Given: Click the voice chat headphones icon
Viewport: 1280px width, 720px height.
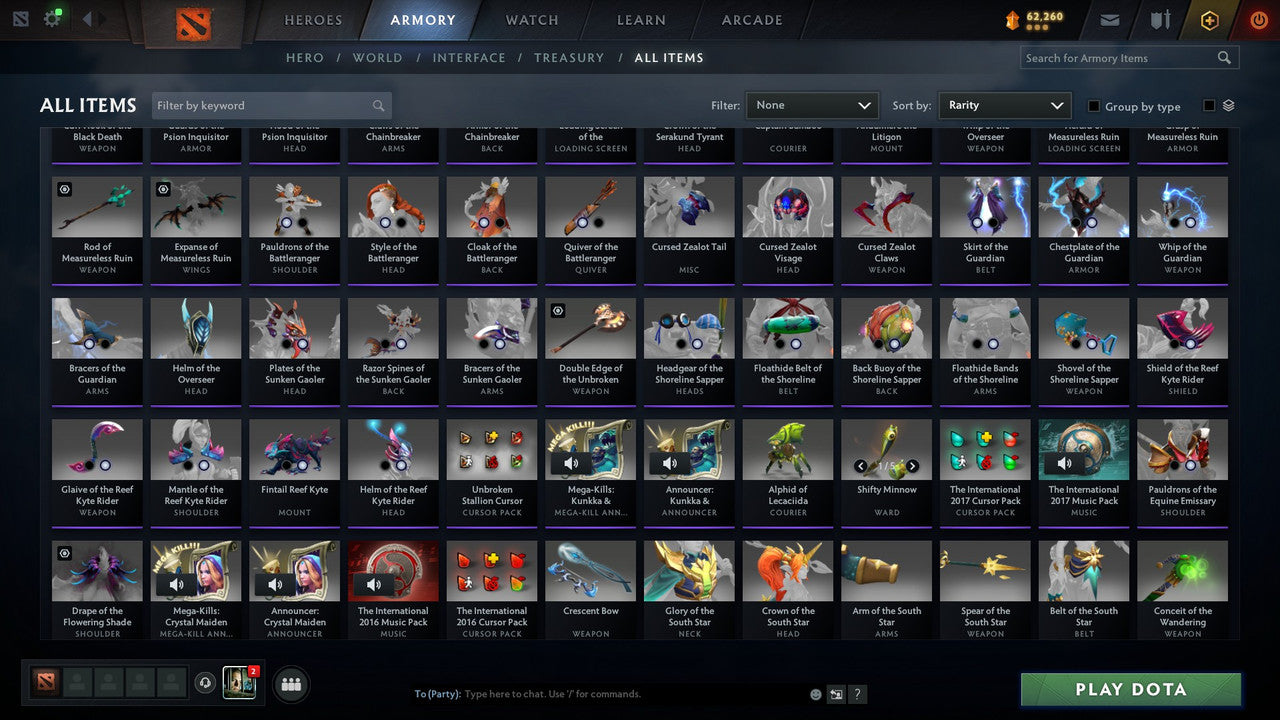Looking at the screenshot, I should pos(205,682).
